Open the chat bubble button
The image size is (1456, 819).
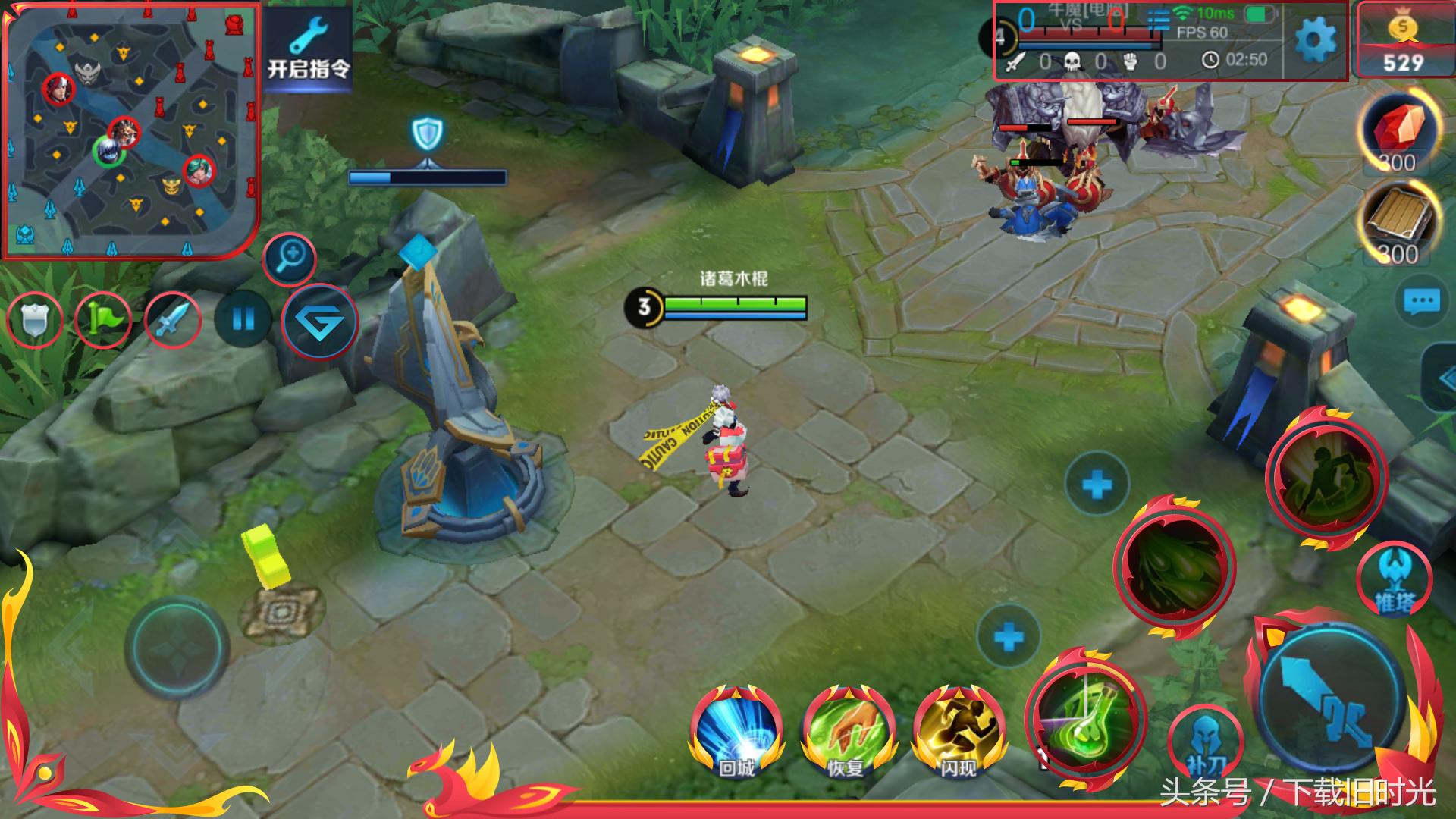click(1421, 303)
